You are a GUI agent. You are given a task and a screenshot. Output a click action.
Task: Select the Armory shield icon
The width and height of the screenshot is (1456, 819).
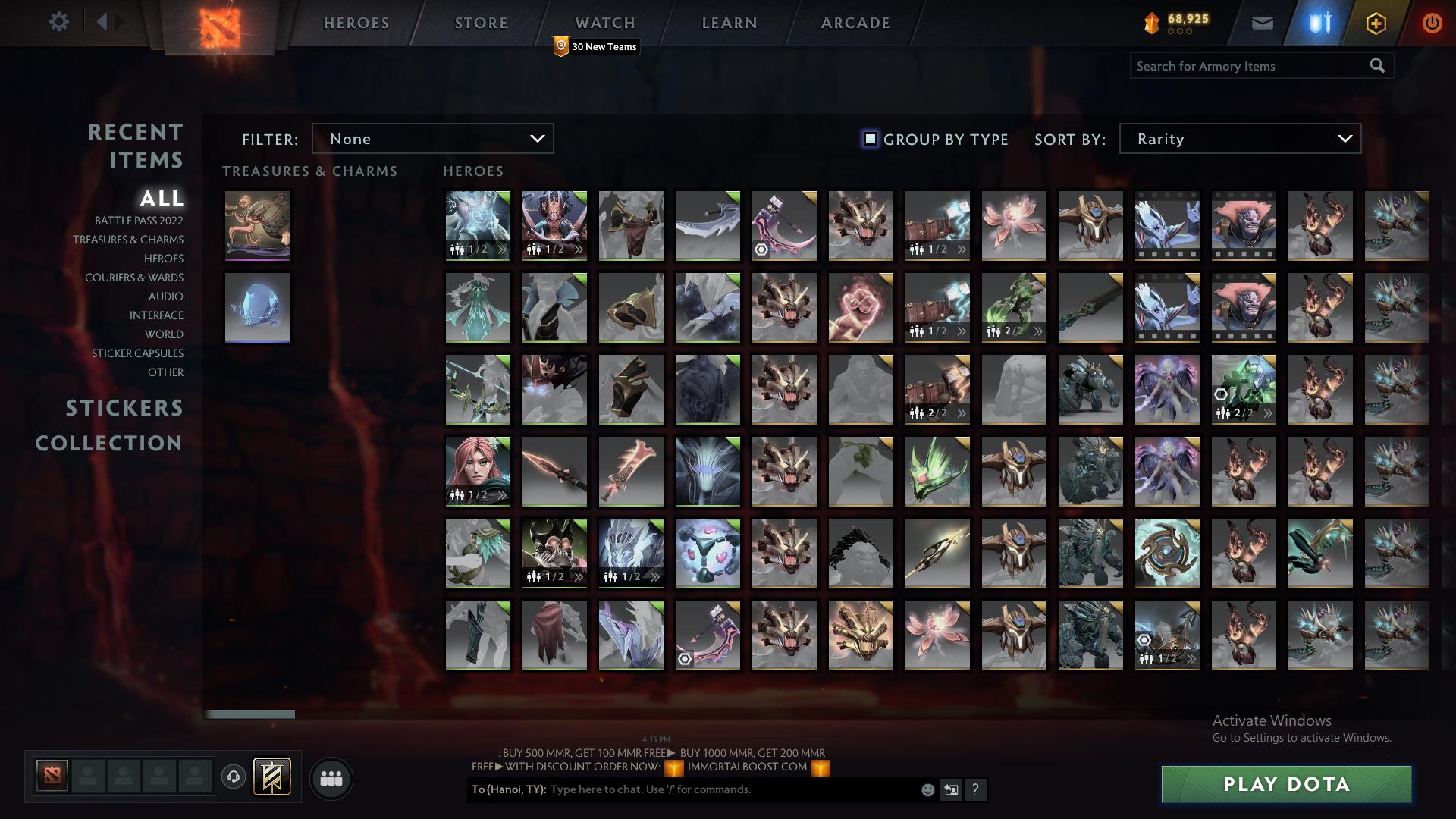pyautogui.click(x=1319, y=22)
